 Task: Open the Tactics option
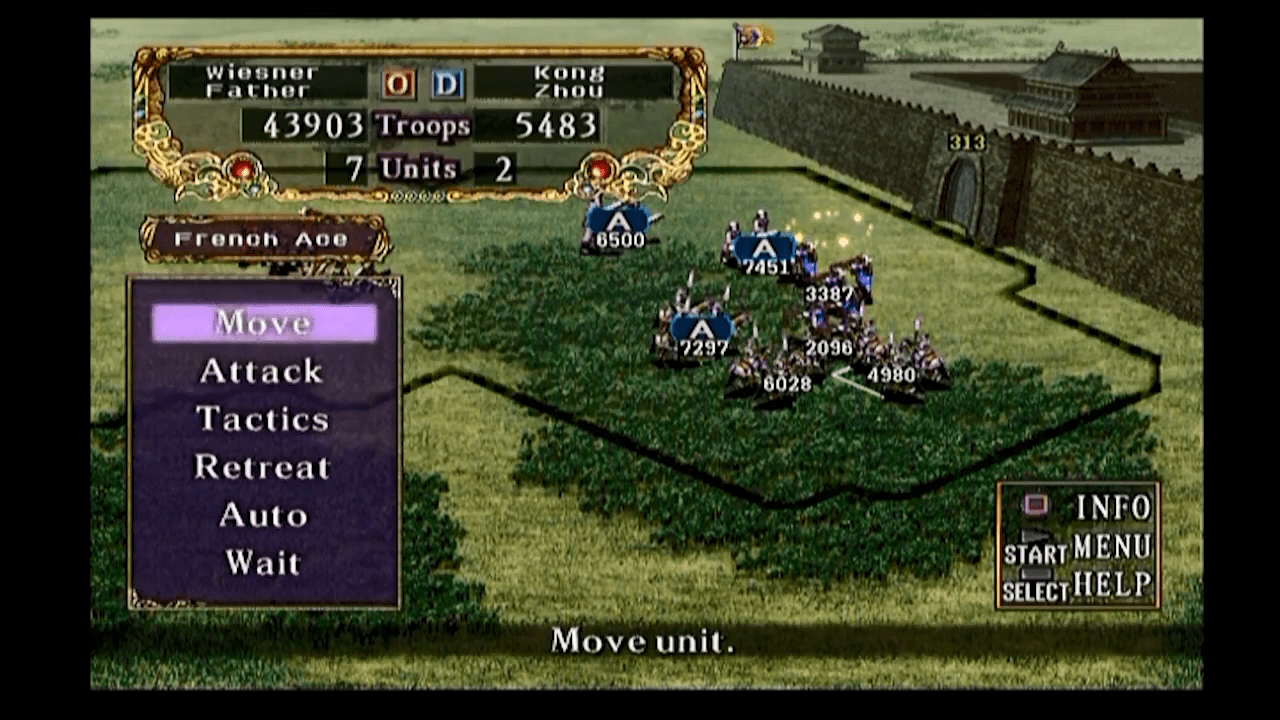(262, 419)
